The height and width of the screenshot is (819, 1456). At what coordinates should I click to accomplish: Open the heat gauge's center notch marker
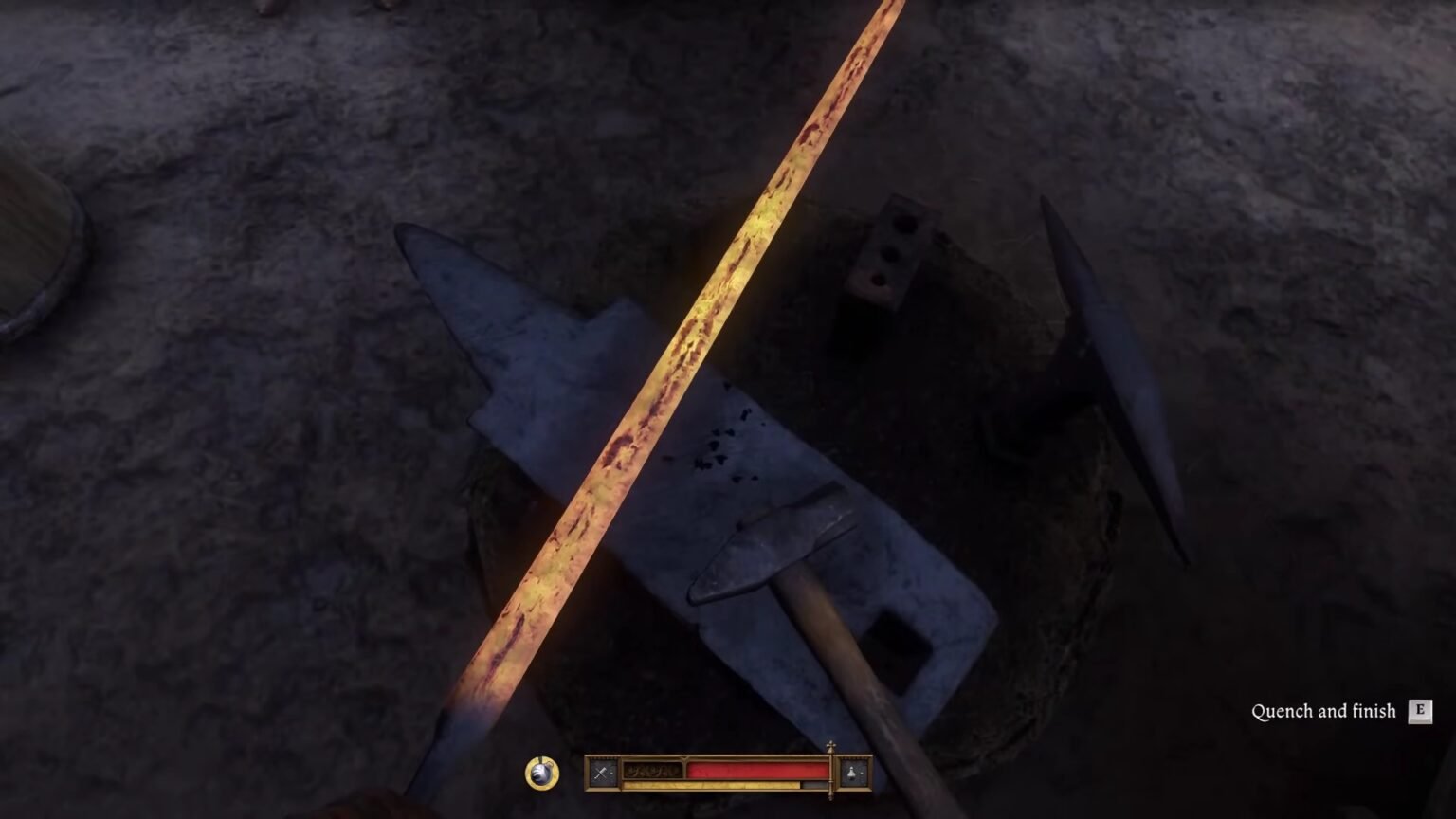pos(684,757)
